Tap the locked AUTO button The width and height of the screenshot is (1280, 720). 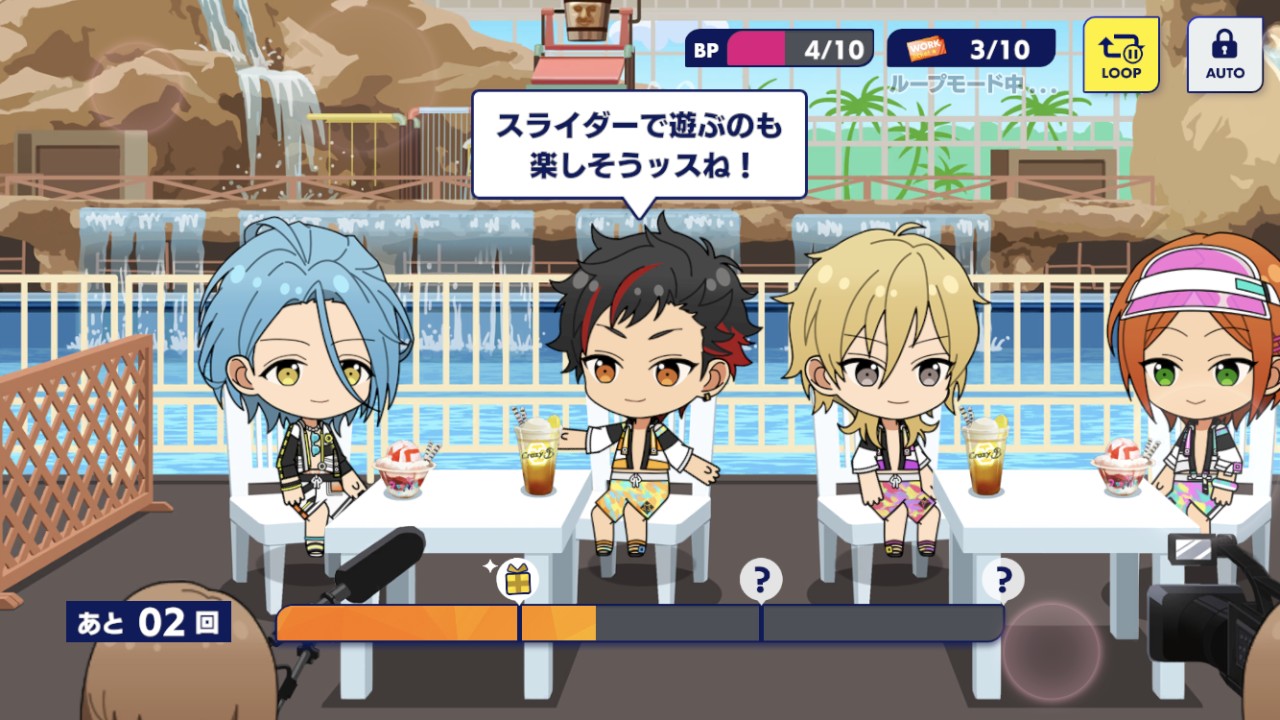(x=1224, y=55)
